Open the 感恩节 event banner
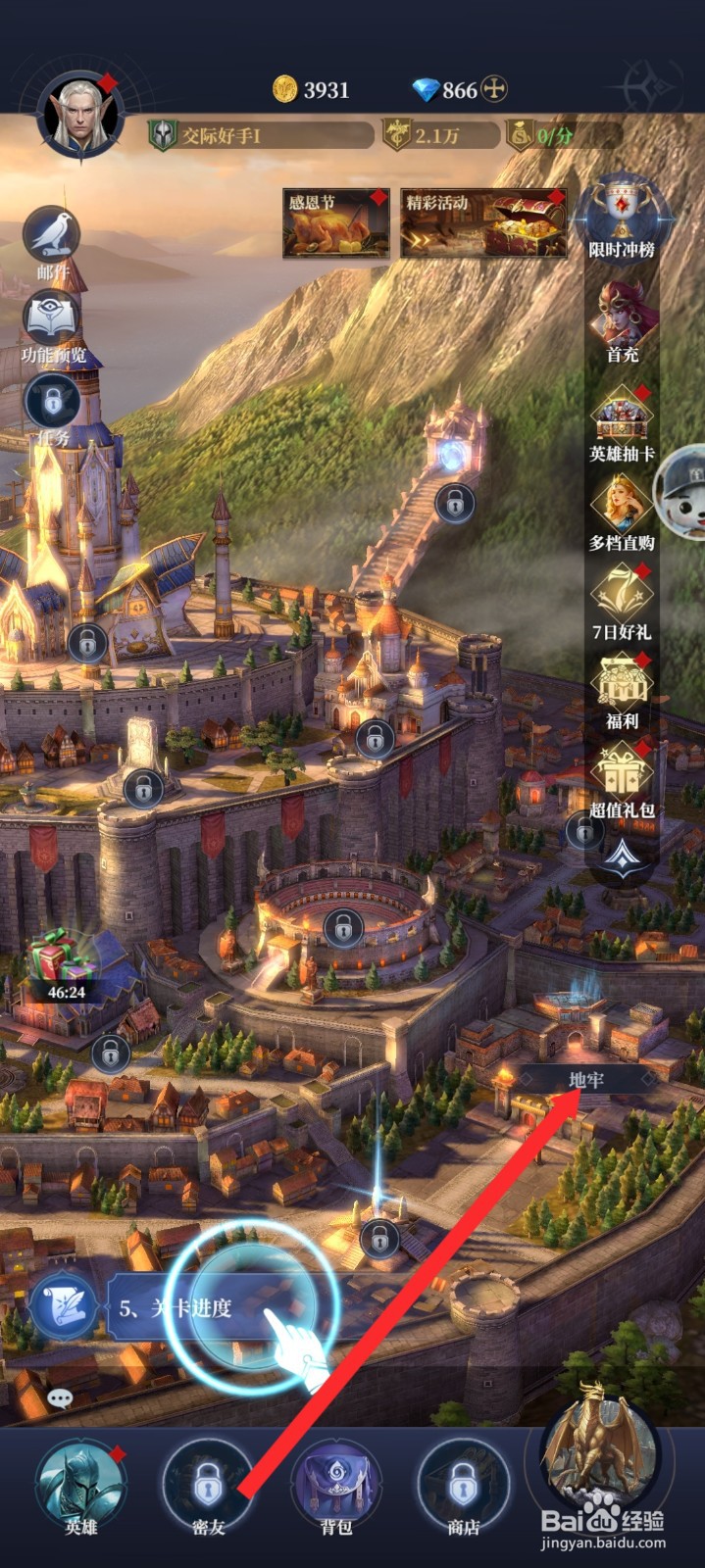The height and width of the screenshot is (1568, 705). point(335,224)
